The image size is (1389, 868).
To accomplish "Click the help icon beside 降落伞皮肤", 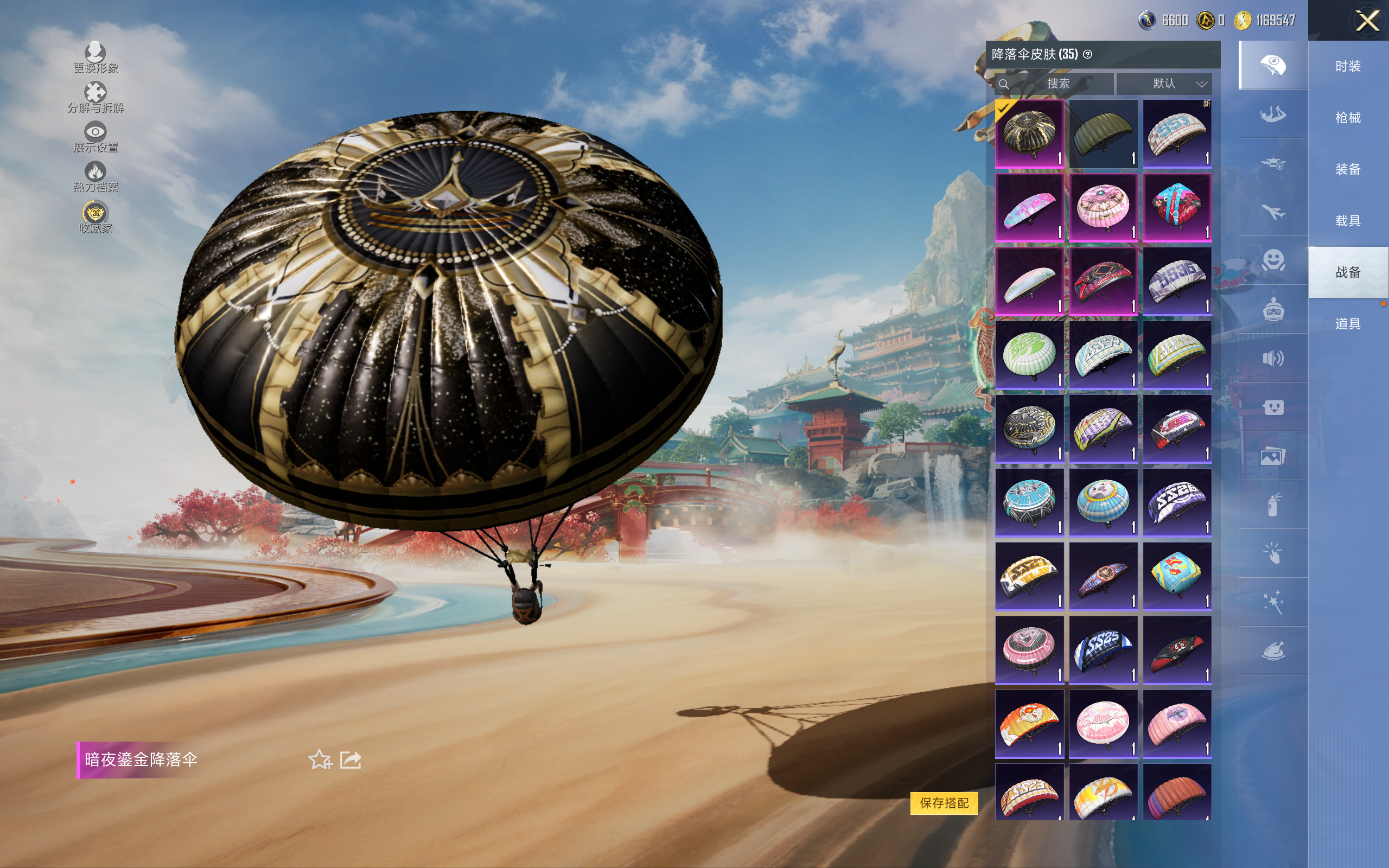I will [x=1087, y=55].
